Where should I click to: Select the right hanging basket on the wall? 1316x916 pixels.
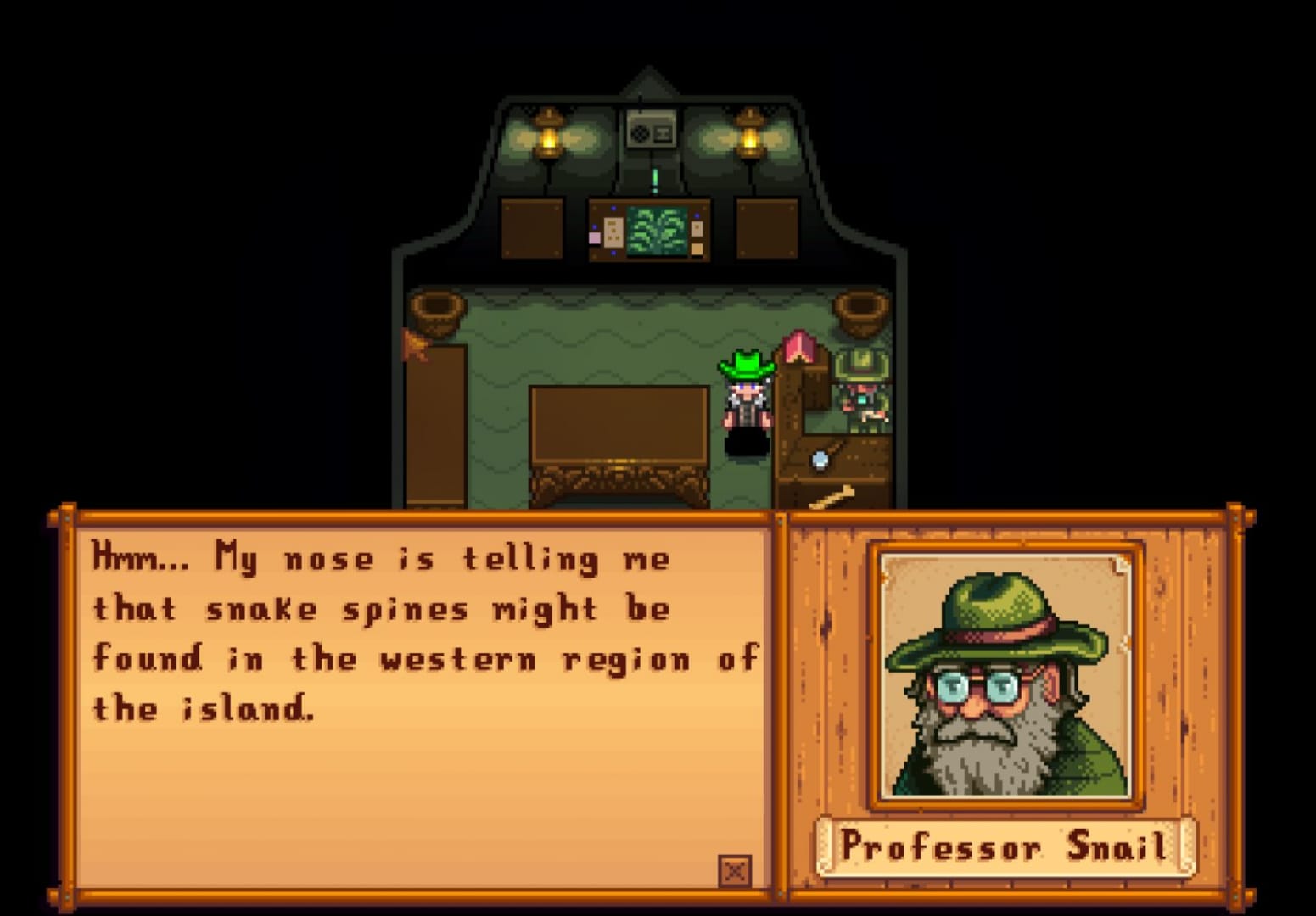[x=864, y=310]
